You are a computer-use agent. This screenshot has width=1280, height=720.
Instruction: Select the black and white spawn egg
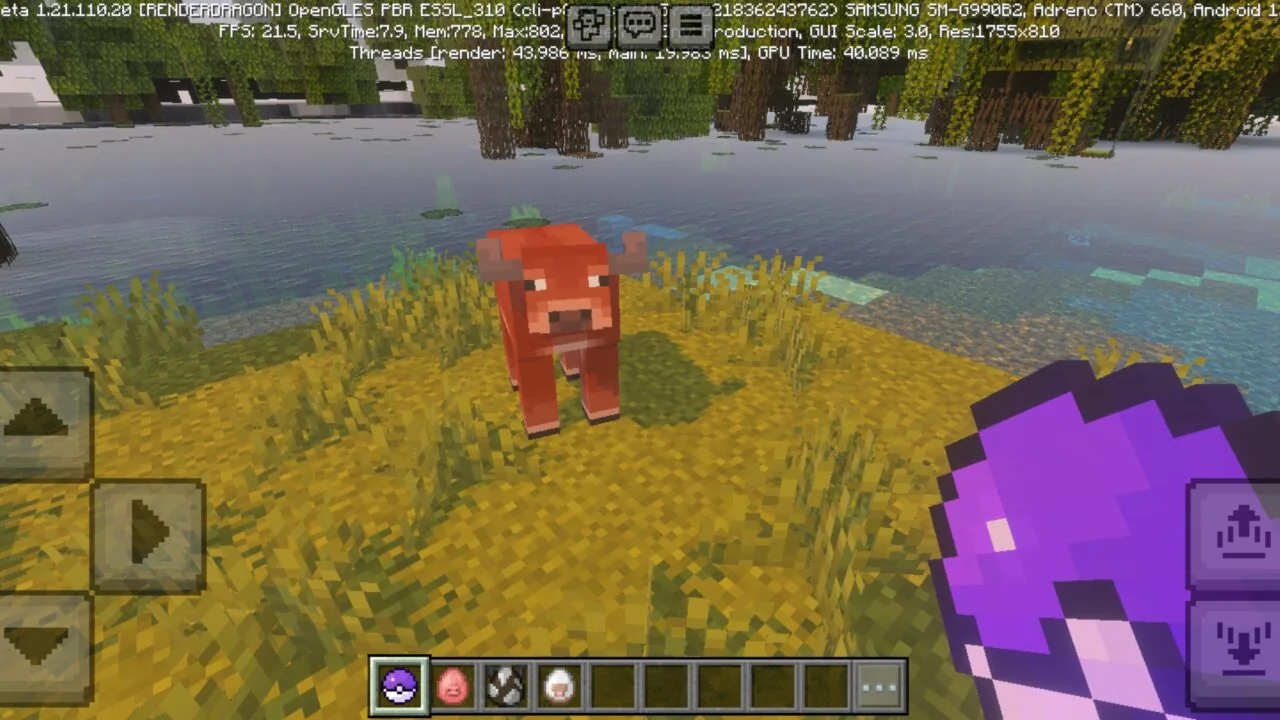pos(505,684)
